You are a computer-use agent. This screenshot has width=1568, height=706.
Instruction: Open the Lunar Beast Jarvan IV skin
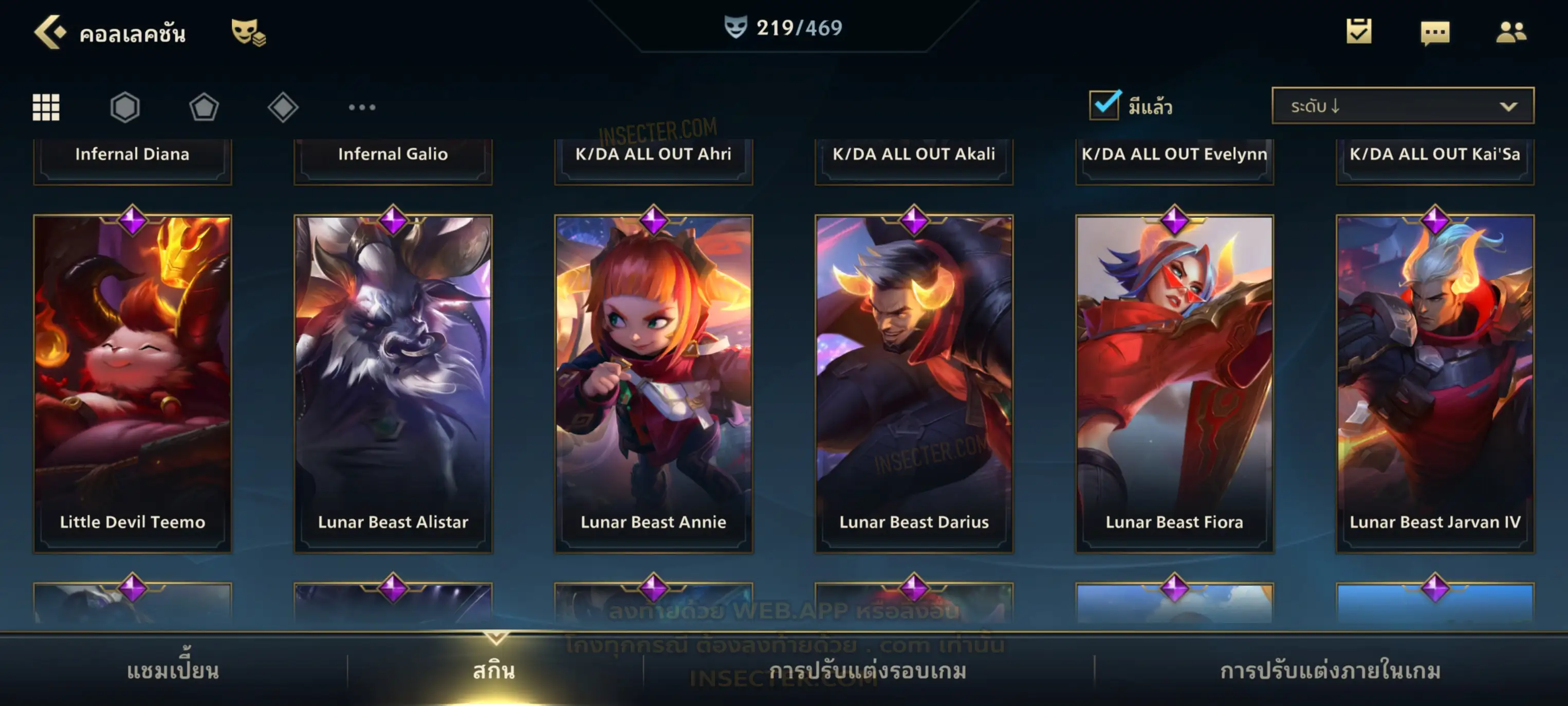(x=1435, y=384)
